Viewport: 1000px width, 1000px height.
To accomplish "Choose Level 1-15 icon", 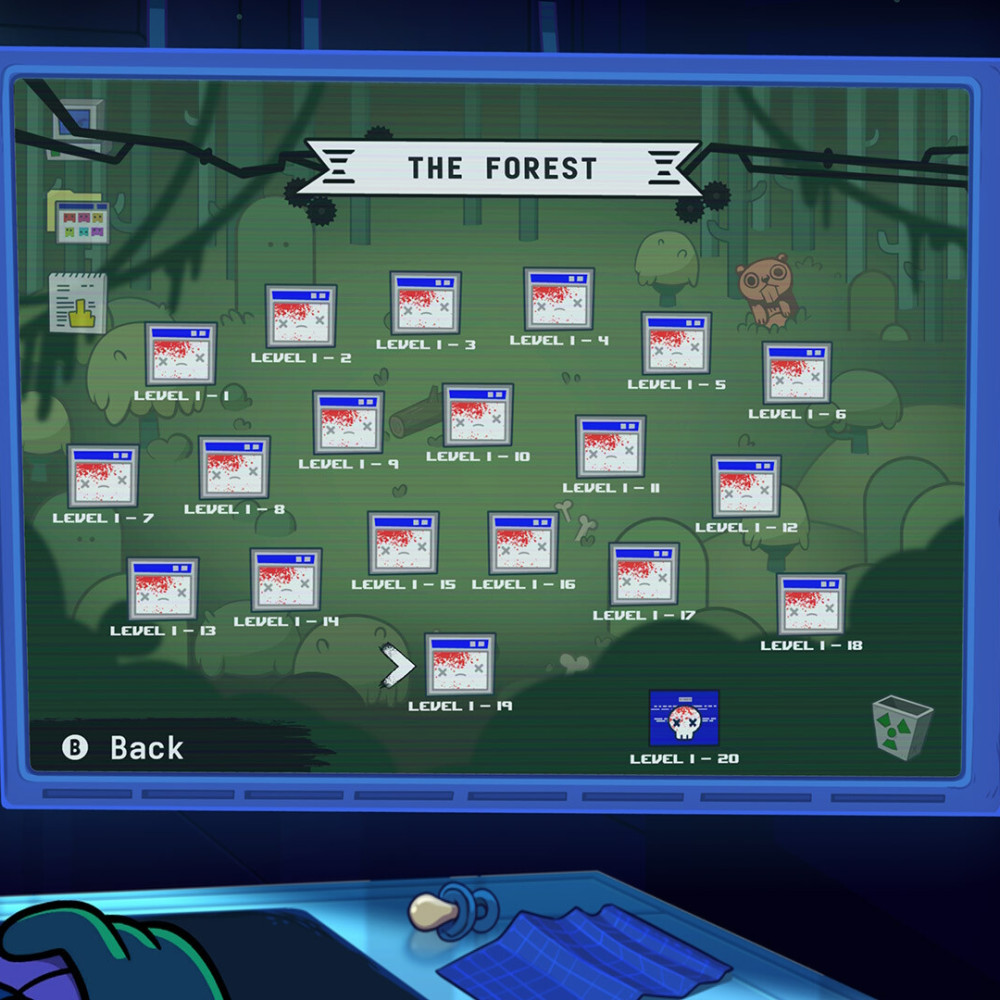I will pyautogui.click(x=403, y=543).
